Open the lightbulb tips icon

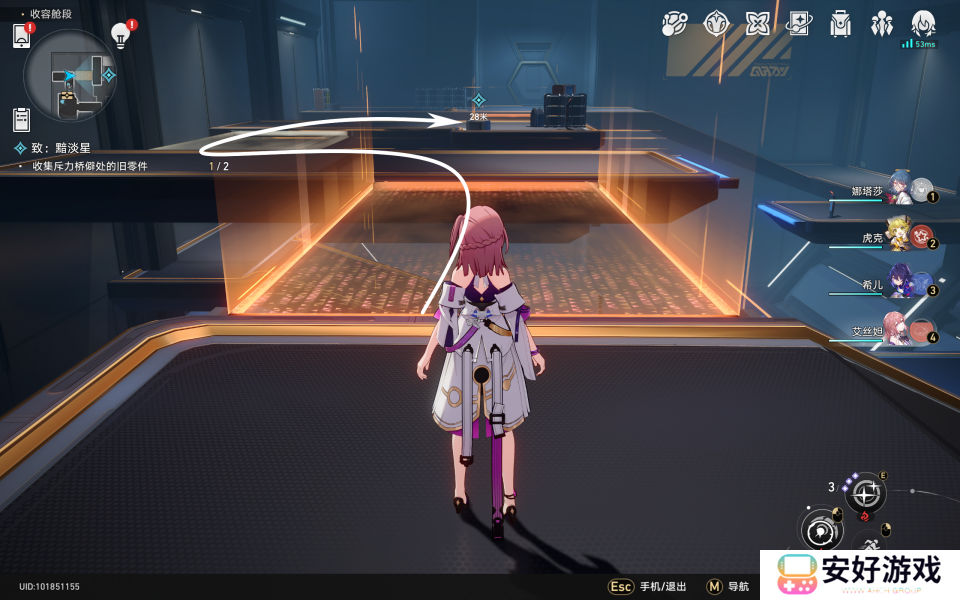pyautogui.click(x=121, y=36)
